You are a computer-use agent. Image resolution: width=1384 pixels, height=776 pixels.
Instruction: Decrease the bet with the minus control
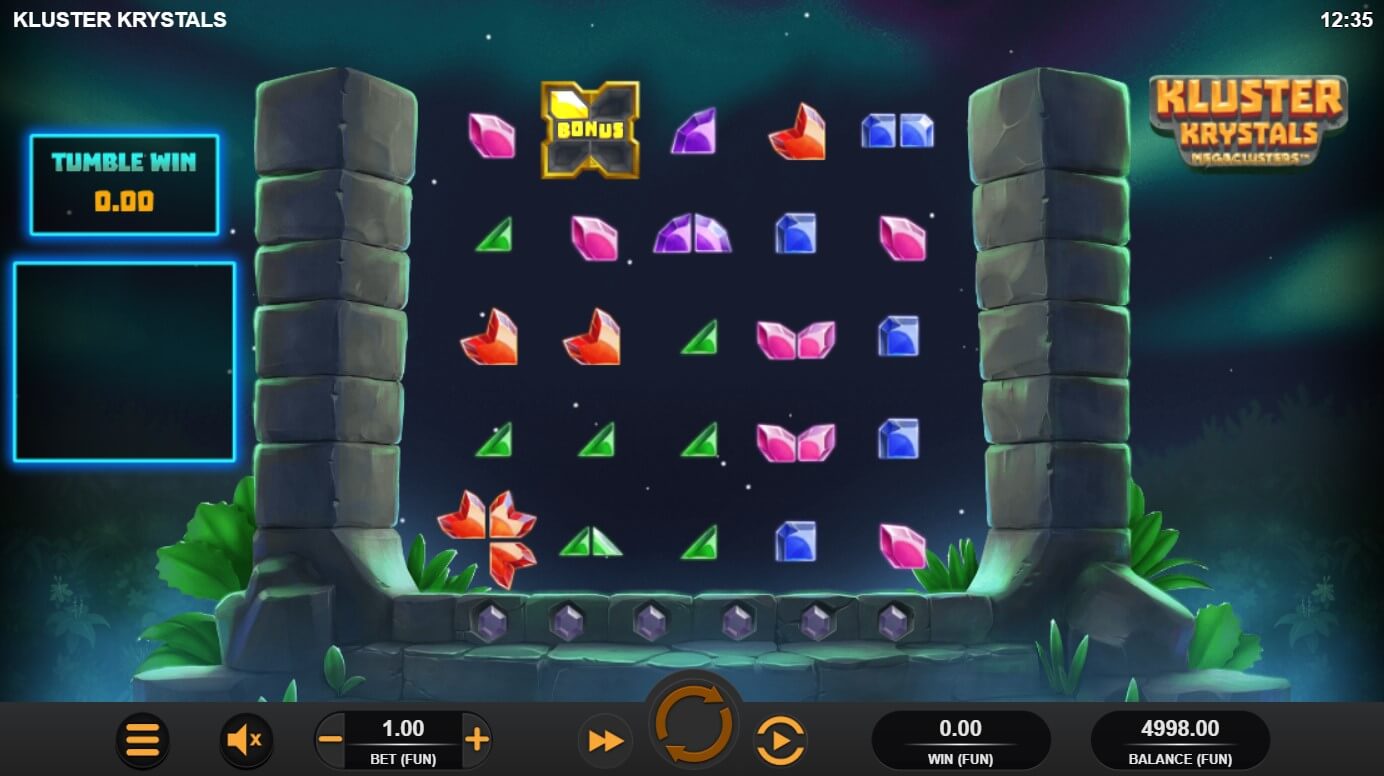[x=331, y=739]
